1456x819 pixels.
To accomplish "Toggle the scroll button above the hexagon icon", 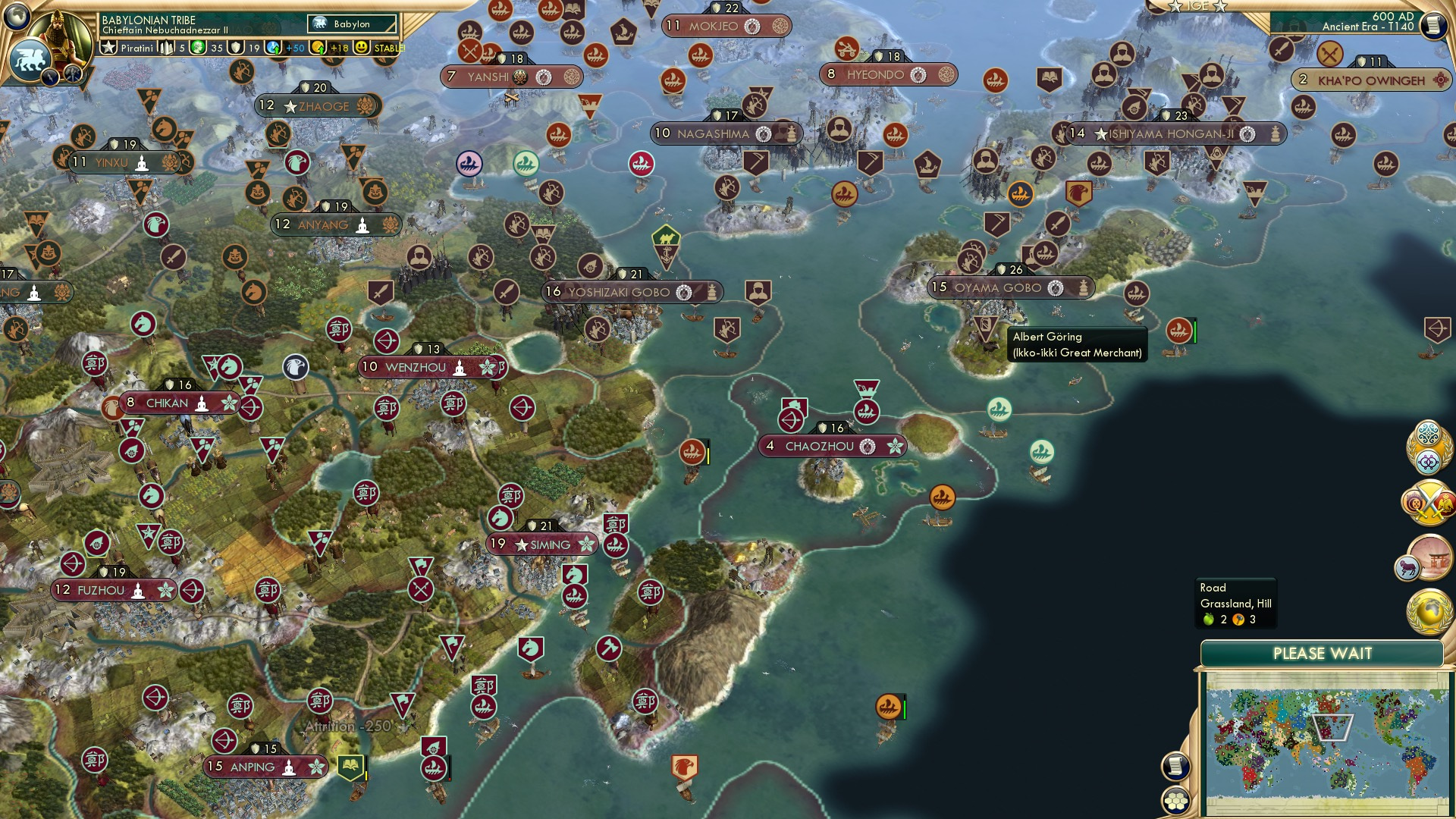I will (x=1175, y=766).
